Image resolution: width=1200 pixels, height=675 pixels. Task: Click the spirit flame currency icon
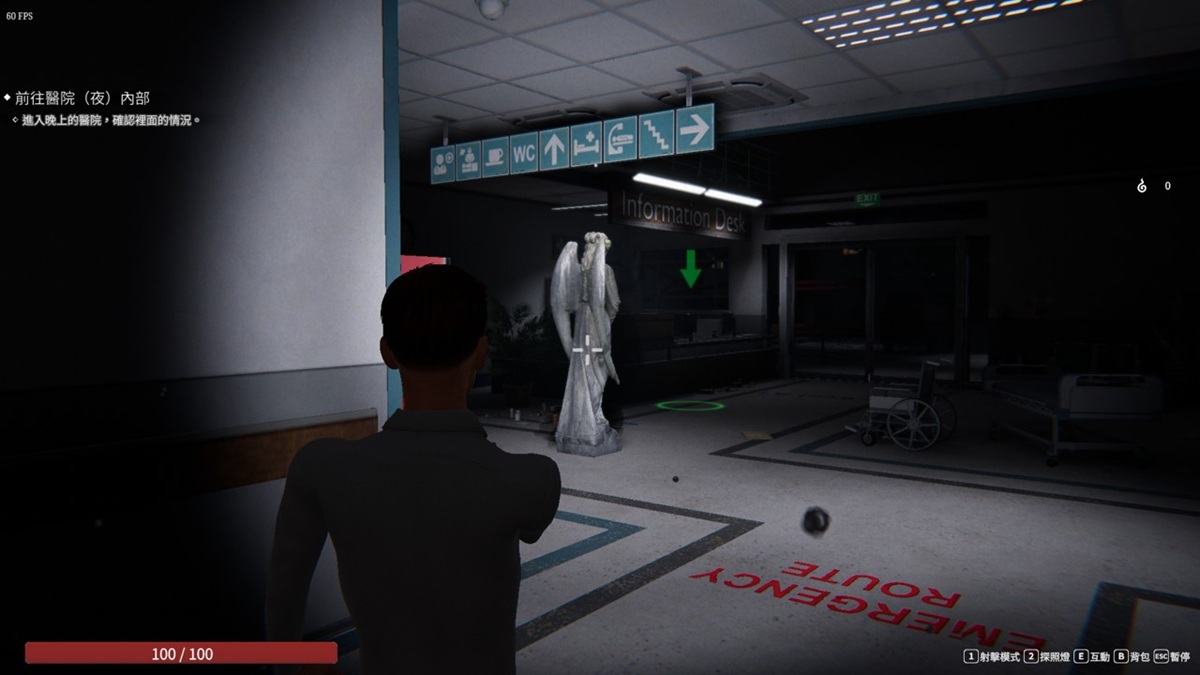click(1142, 186)
